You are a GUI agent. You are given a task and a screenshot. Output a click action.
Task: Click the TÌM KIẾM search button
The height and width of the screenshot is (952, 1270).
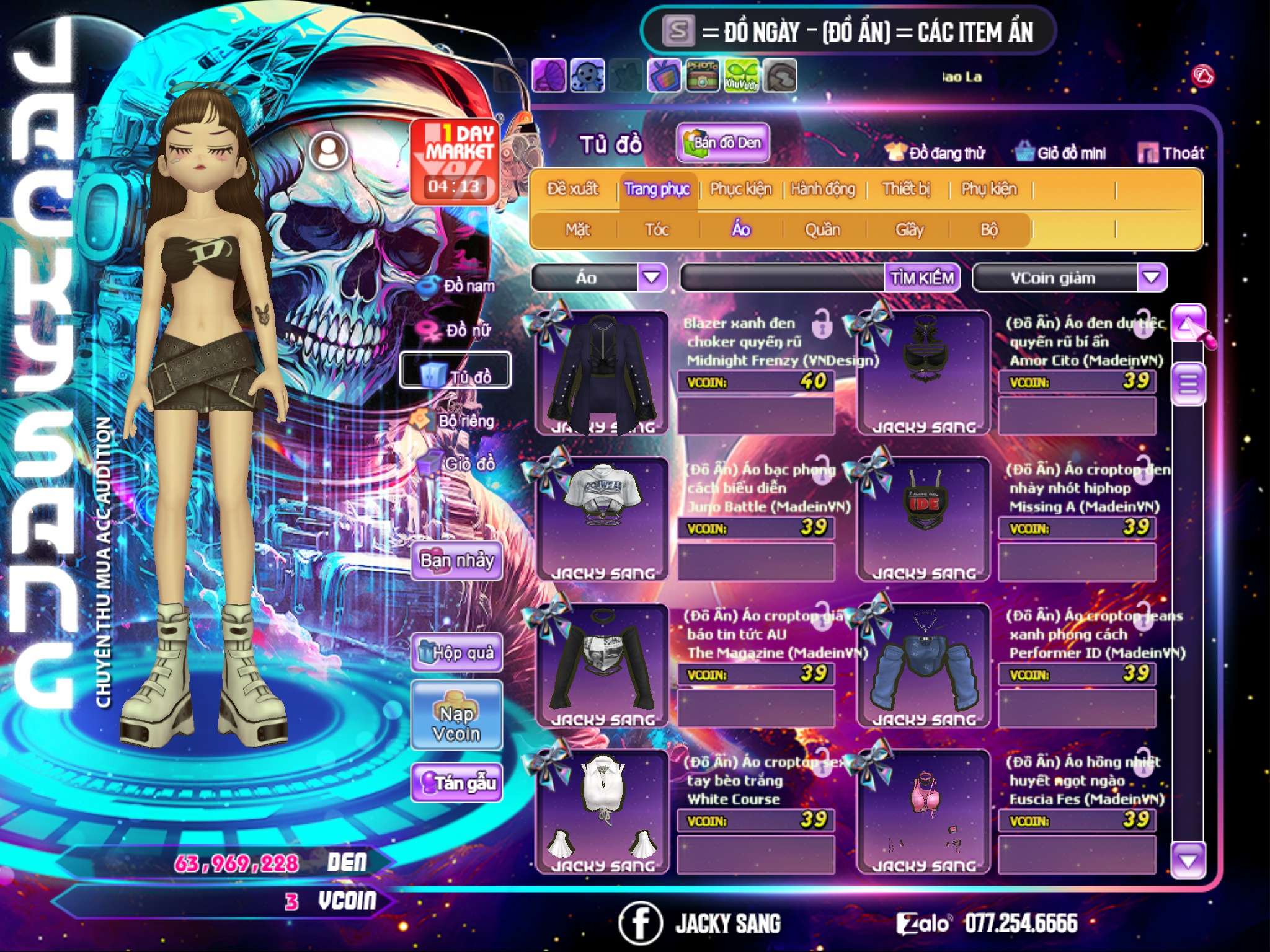click(922, 278)
